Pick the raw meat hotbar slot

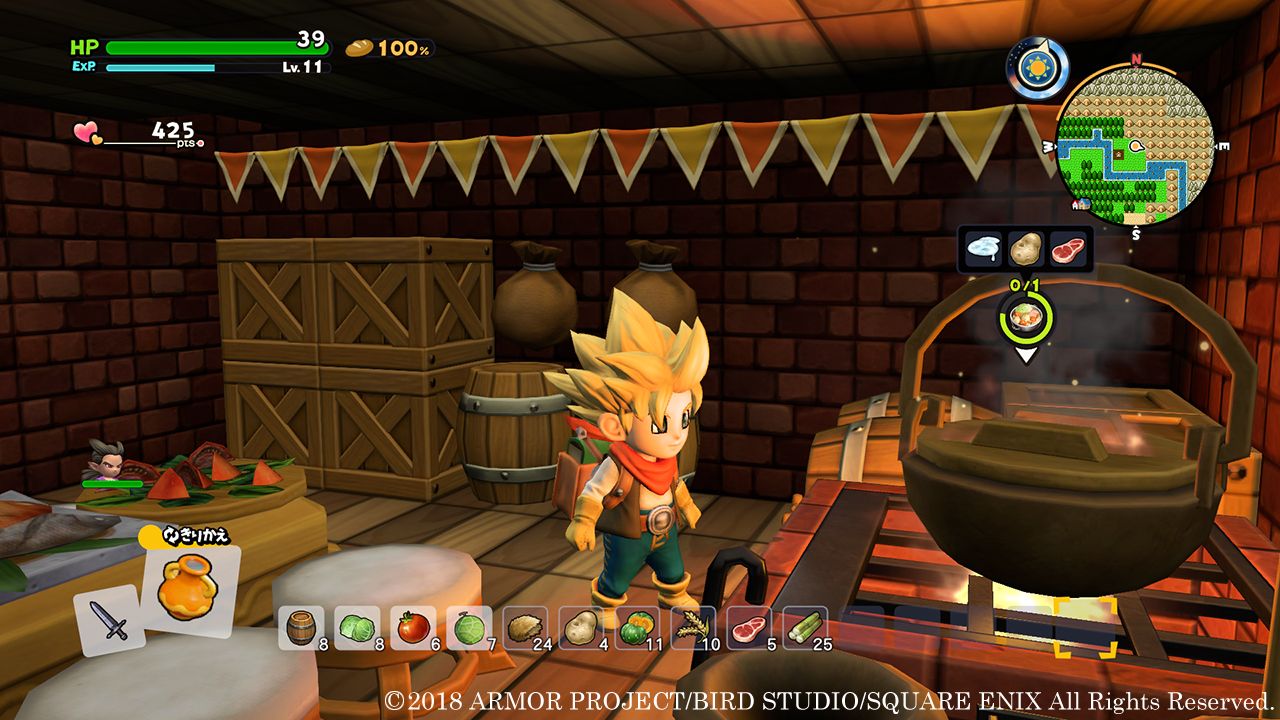pyautogui.click(x=748, y=627)
